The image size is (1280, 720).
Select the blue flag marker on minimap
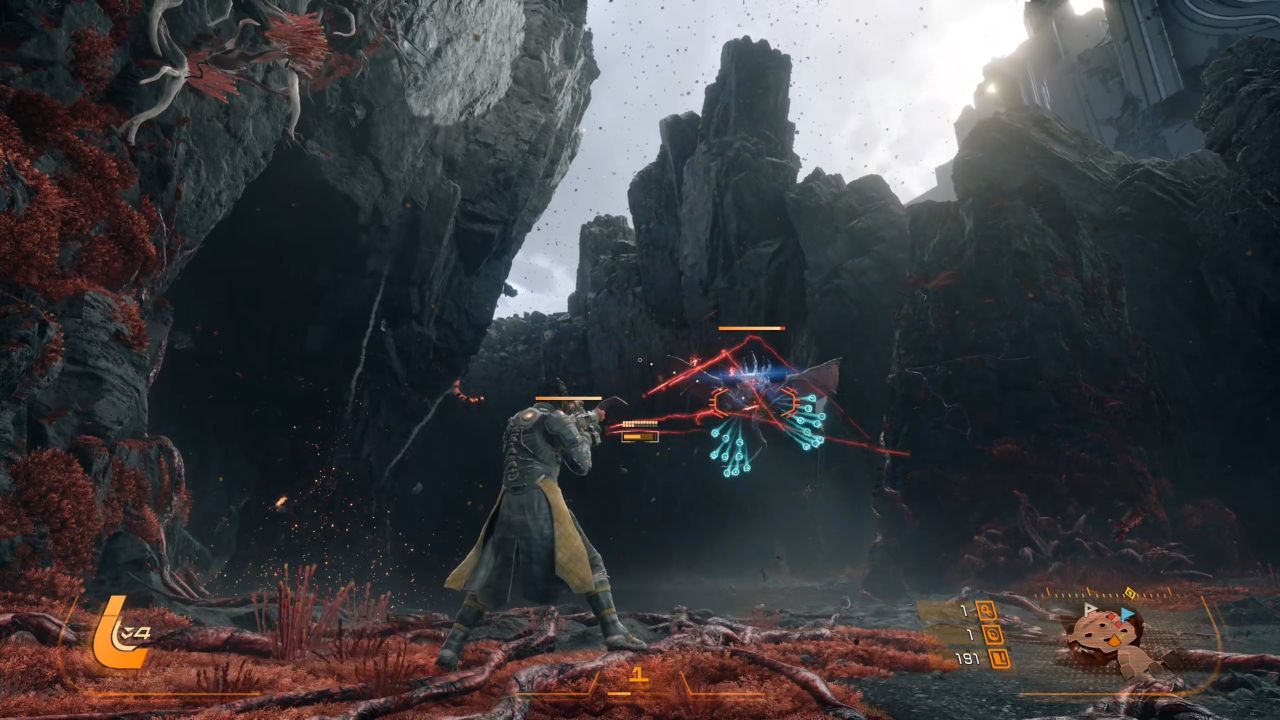(1128, 612)
